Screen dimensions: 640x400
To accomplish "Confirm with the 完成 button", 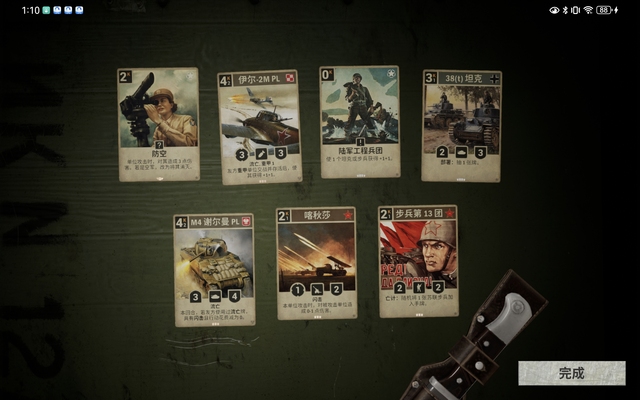I will [571, 373].
